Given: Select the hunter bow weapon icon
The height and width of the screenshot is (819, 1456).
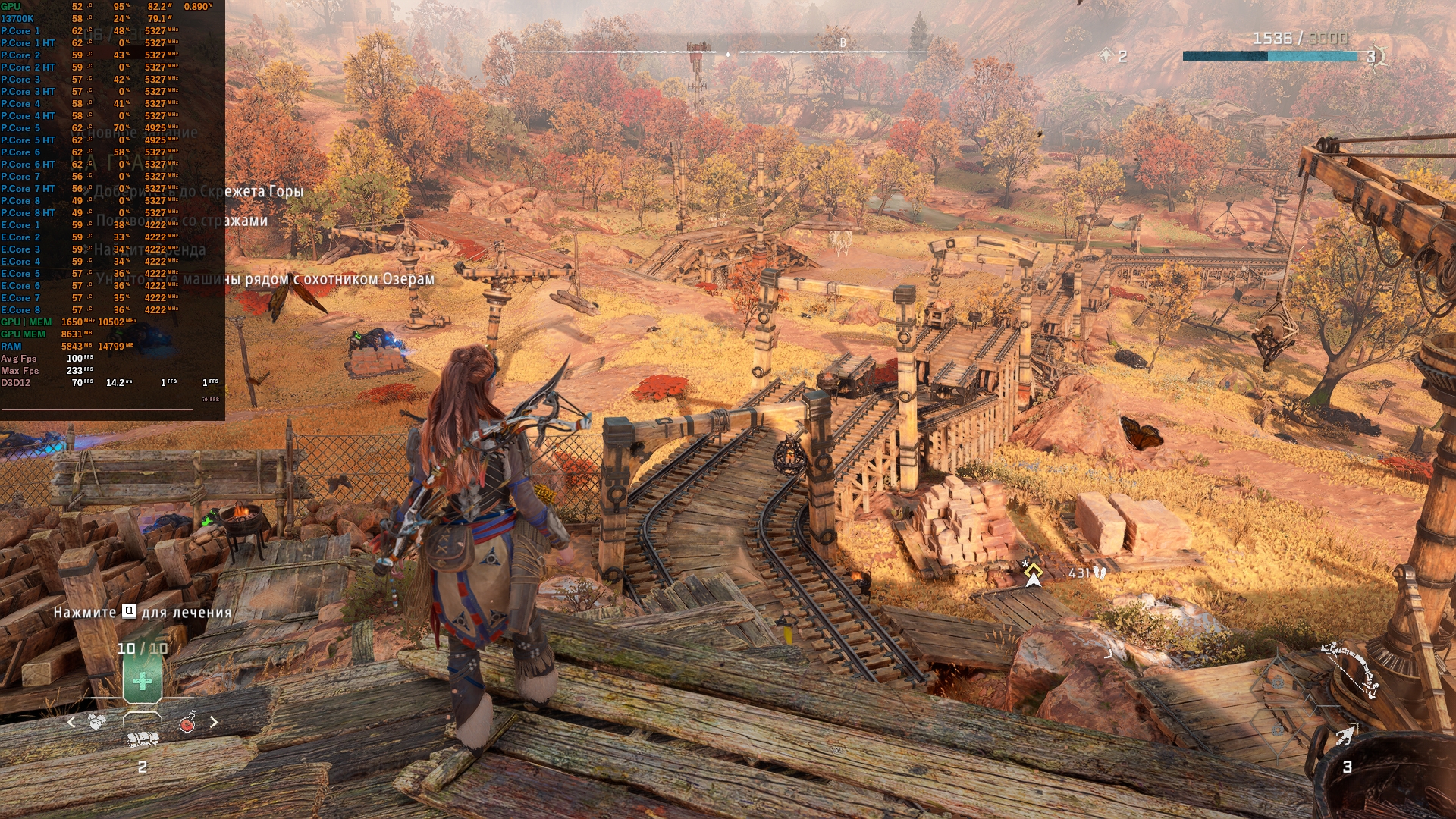Looking at the screenshot, I should pos(1350,670).
